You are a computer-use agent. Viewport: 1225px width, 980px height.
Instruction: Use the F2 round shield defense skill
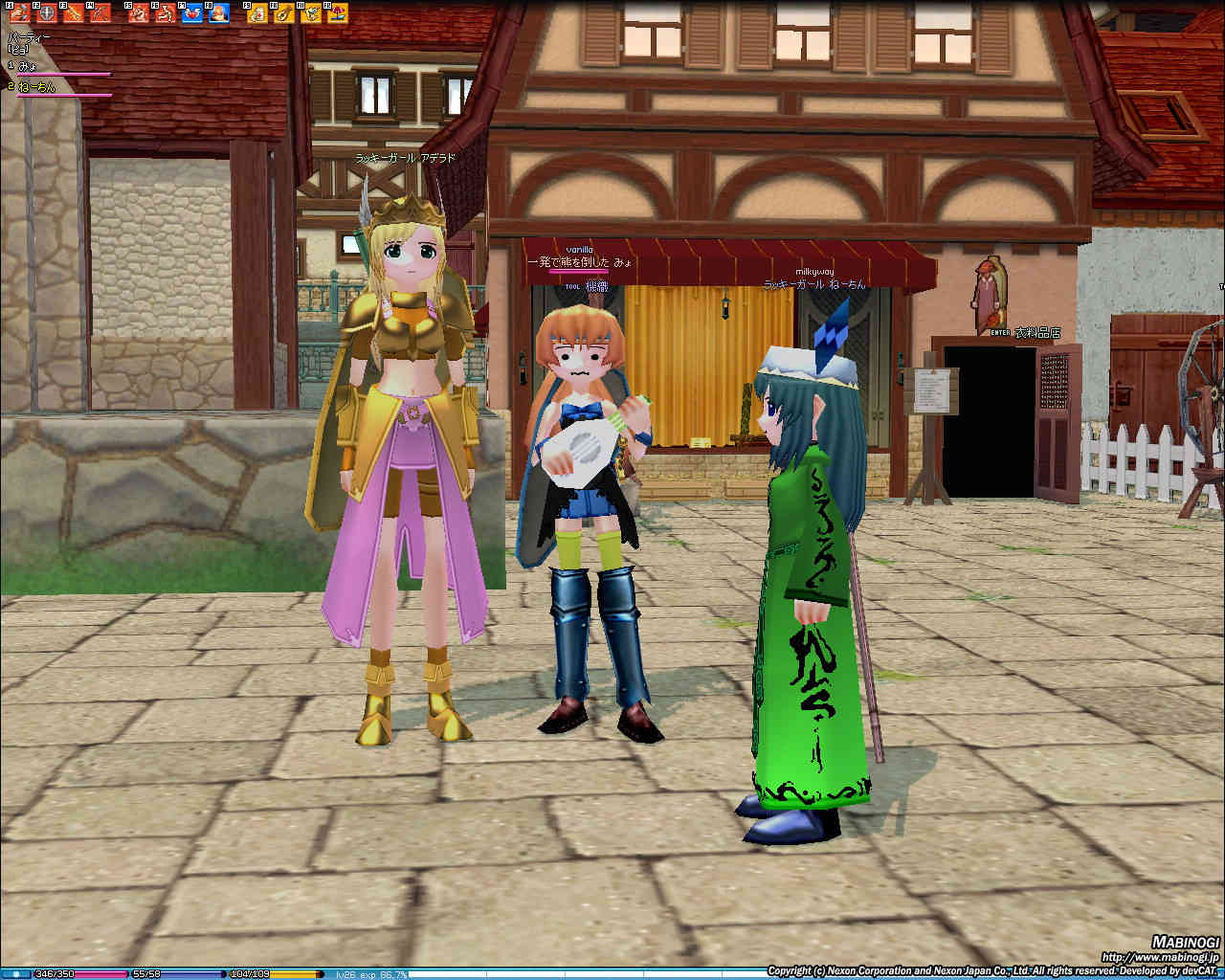tap(46, 13)
